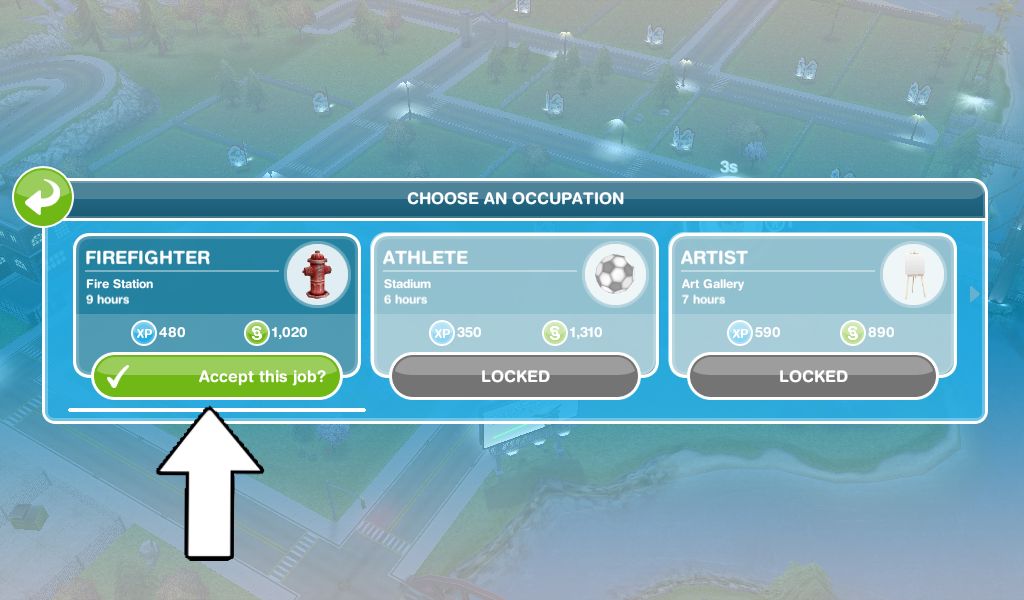Tap the art easel icon
The height and width of the screenshot is (600, 1024).
[912, 274]
